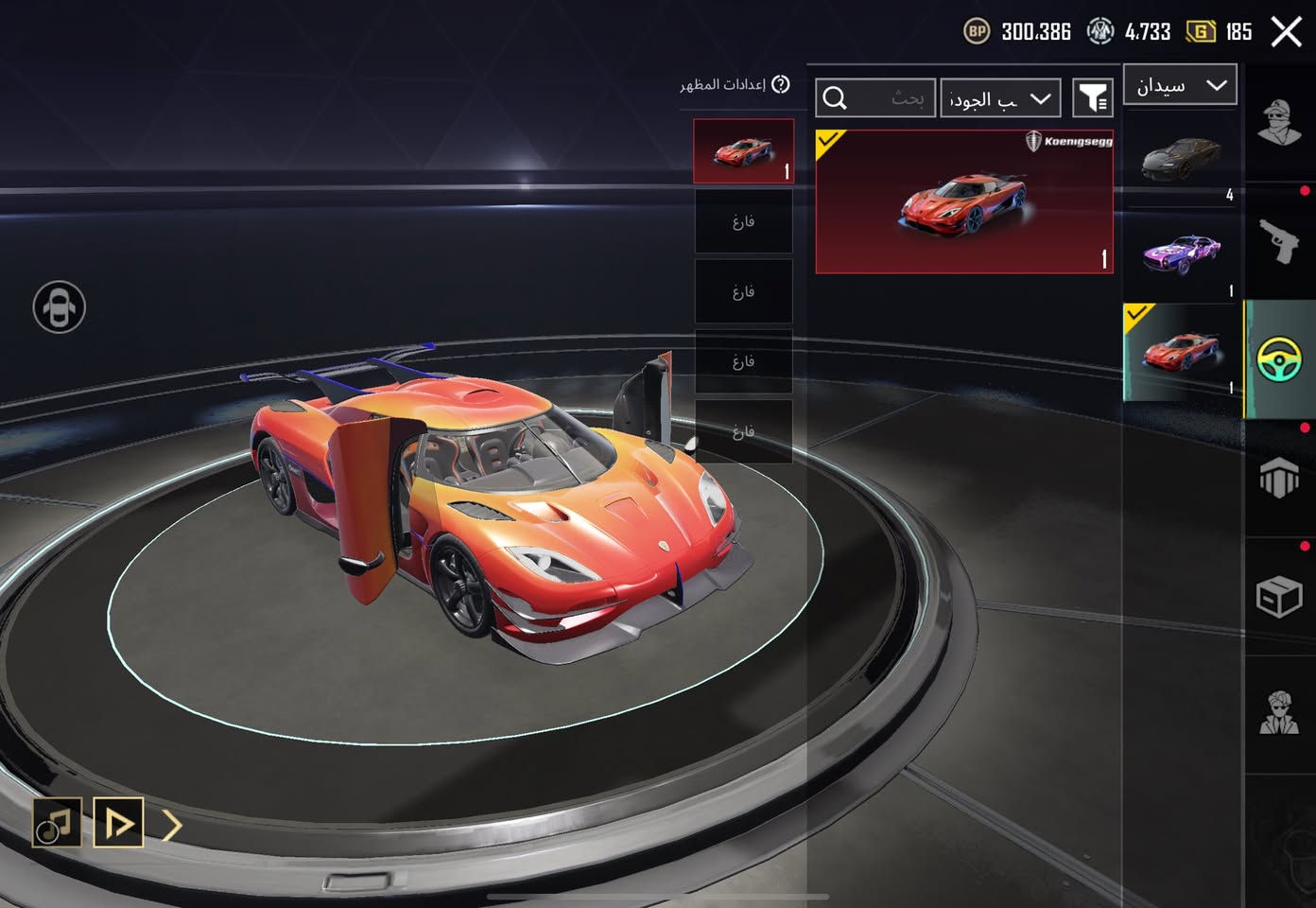1316x908 pixels.
Task: Click the filter funnel button
Action: 1093,98
